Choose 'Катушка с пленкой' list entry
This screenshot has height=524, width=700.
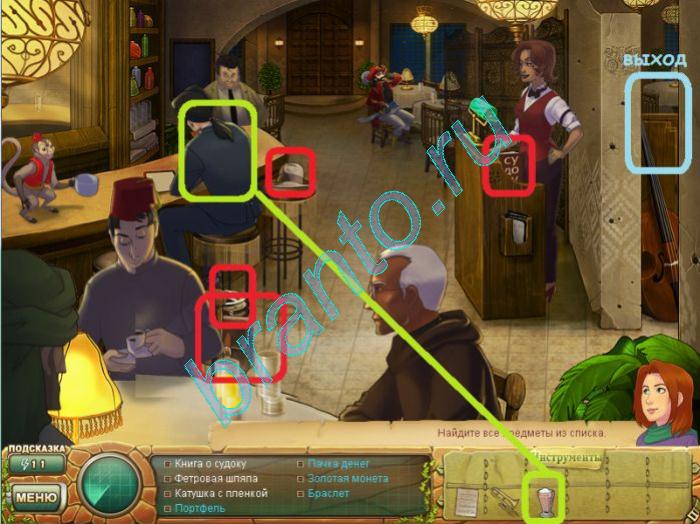220,494
